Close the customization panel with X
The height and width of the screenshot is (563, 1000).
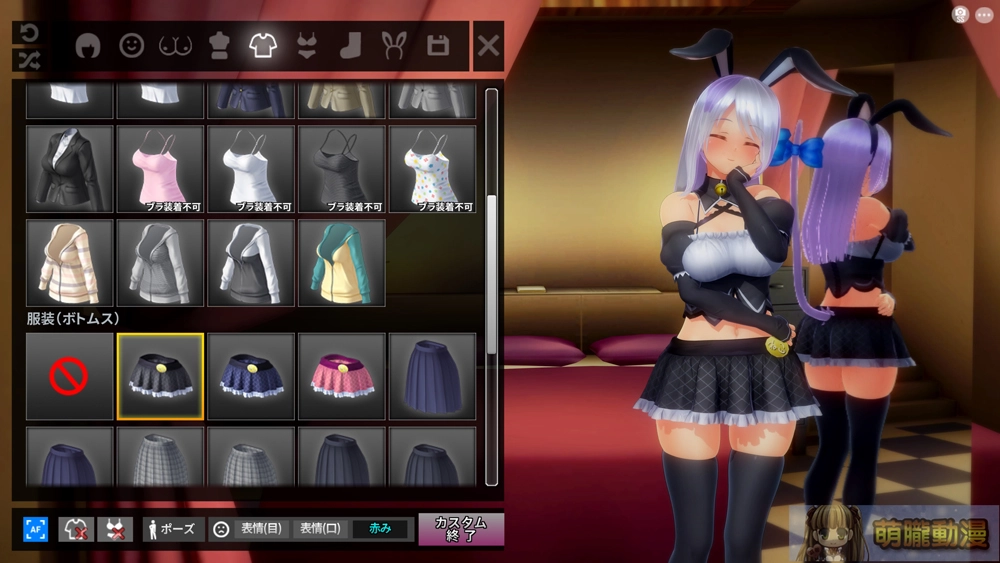(x=488, y=46)
